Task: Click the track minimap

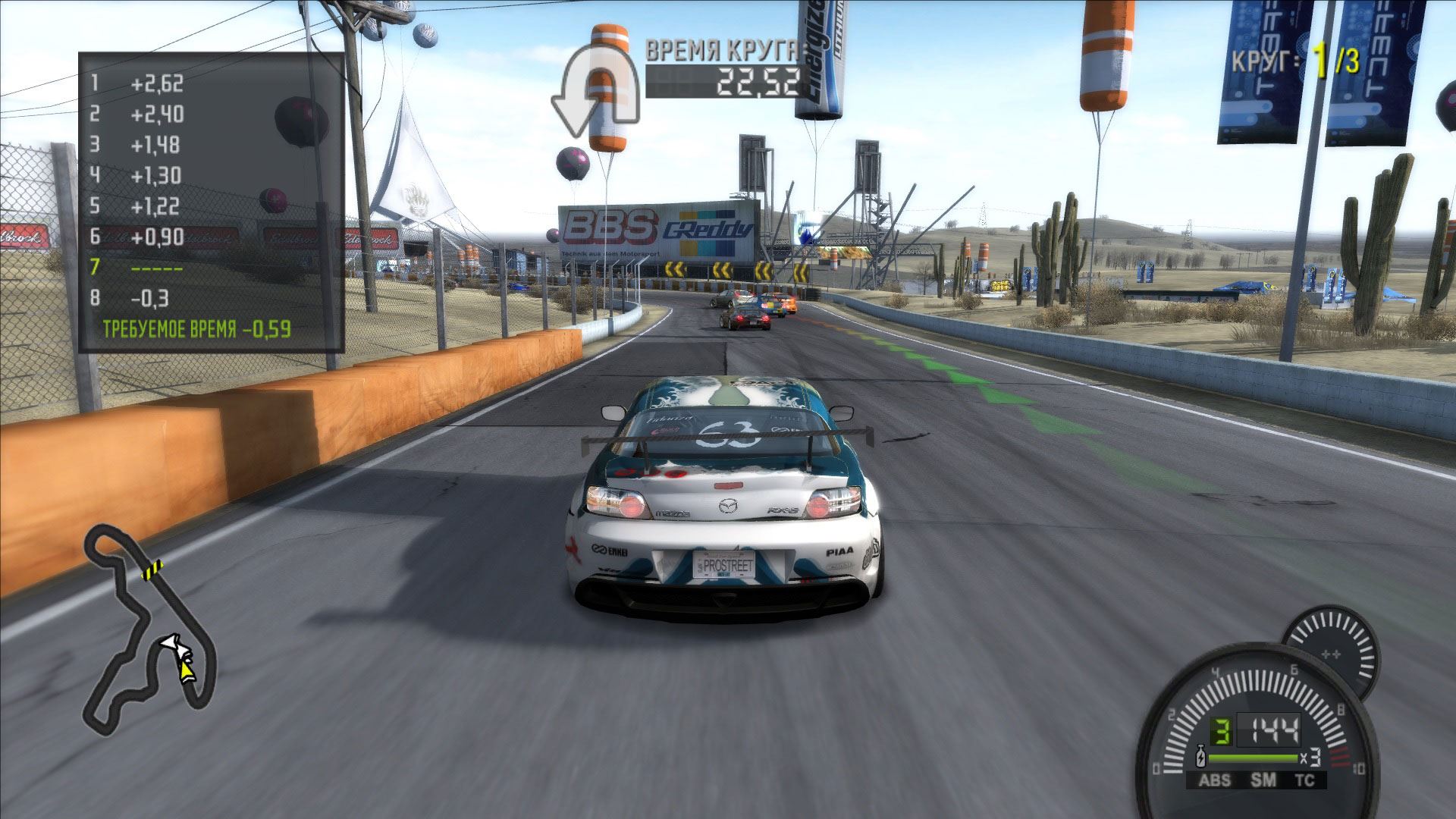Action: point(149,629)
